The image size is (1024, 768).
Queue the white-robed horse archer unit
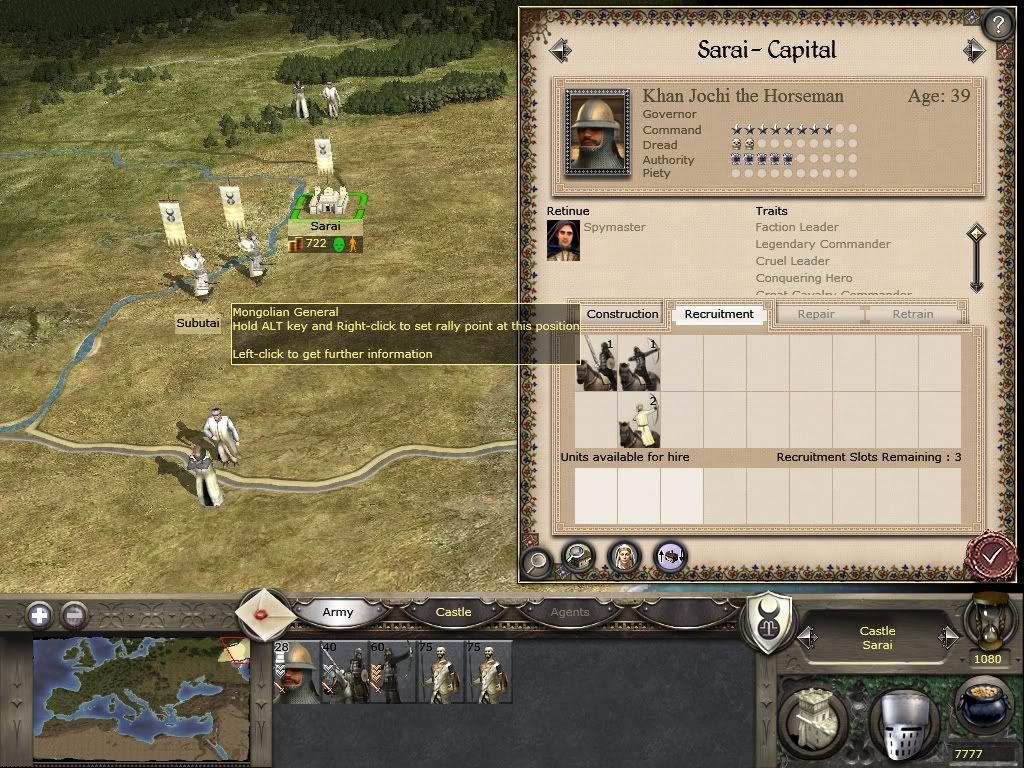[640, 421]
